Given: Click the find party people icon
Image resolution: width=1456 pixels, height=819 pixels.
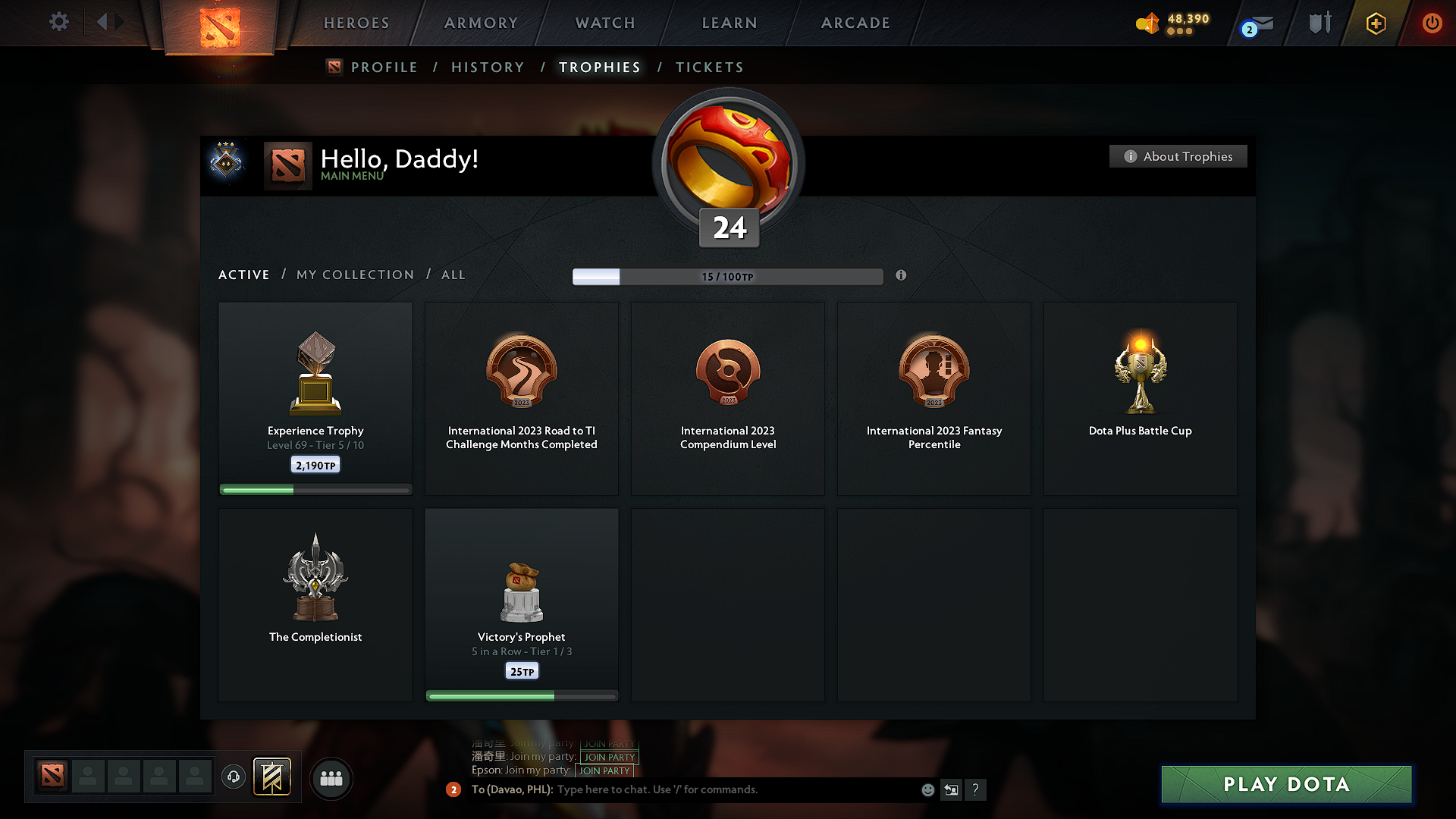Looking at the screenshot, I should (x=331, y=778).
